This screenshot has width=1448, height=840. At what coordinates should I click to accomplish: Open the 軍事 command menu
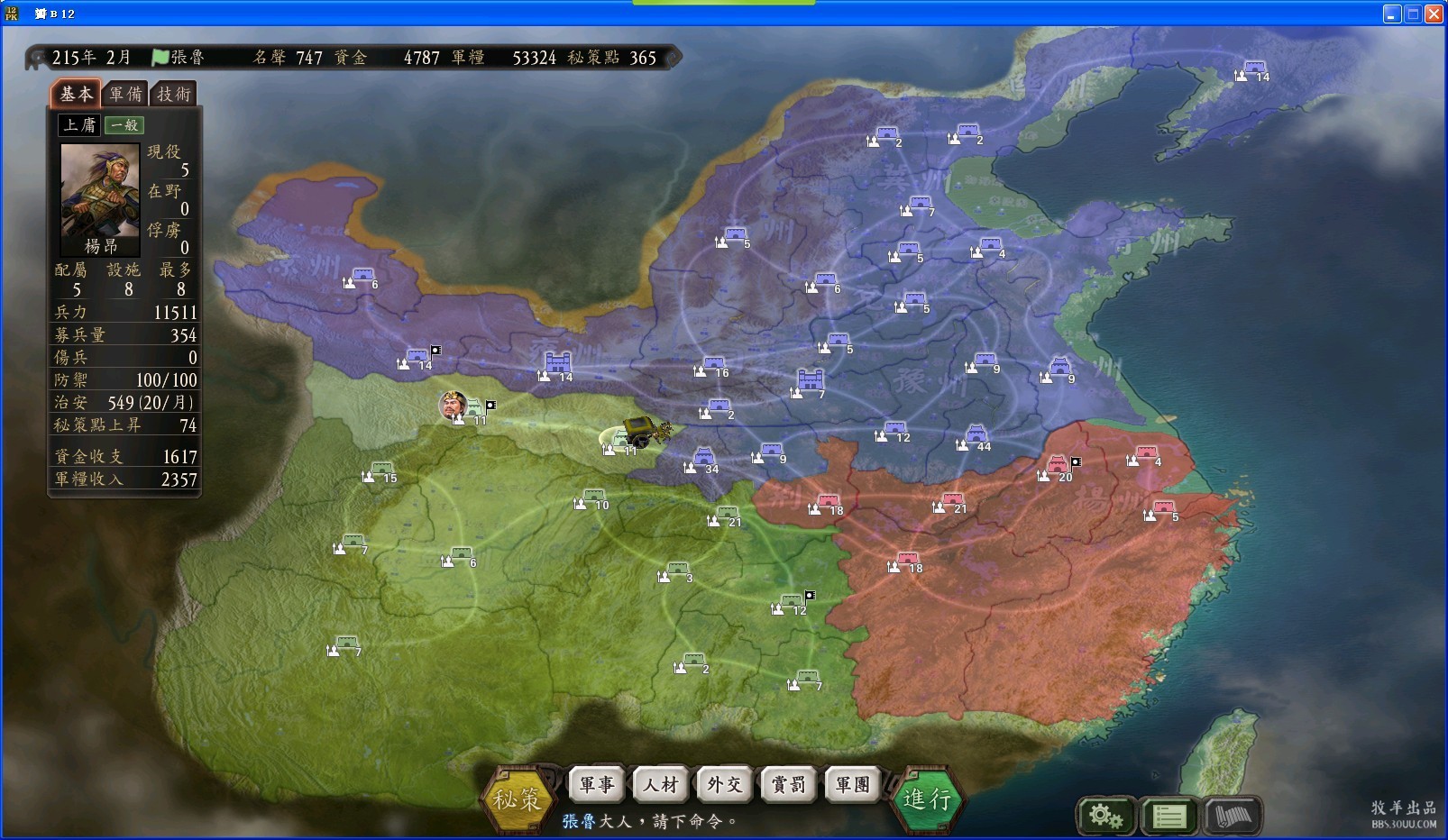[598, 784]
